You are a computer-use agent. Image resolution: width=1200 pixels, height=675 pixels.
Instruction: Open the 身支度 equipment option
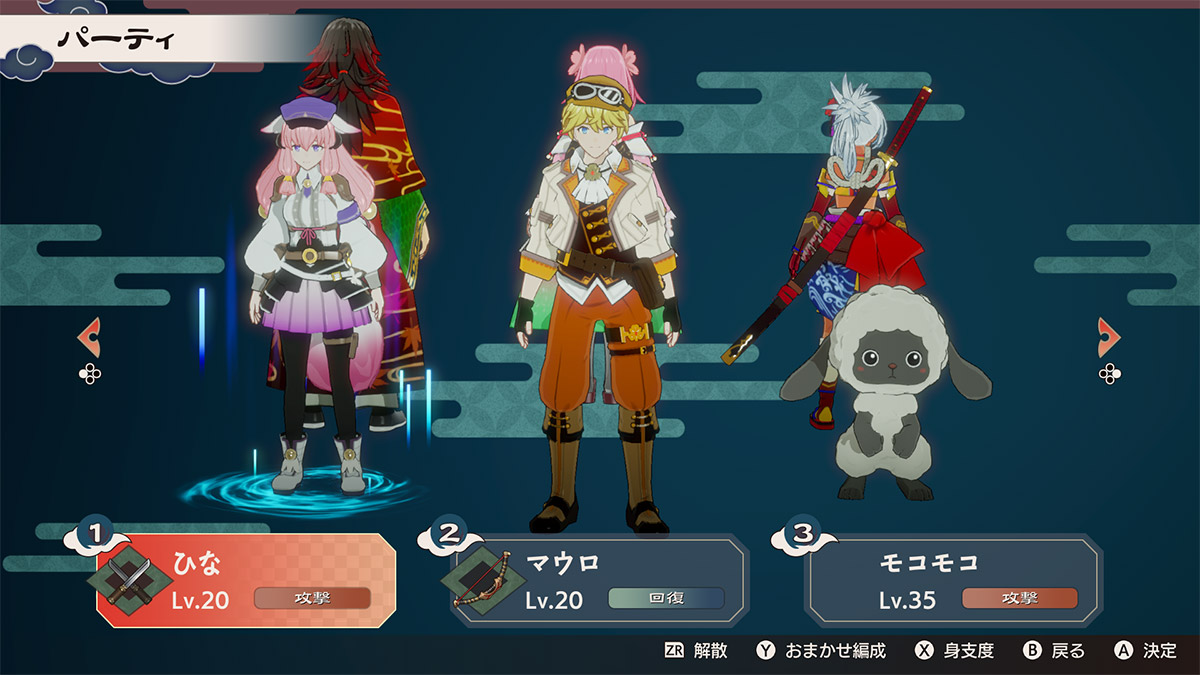[954, 651]
